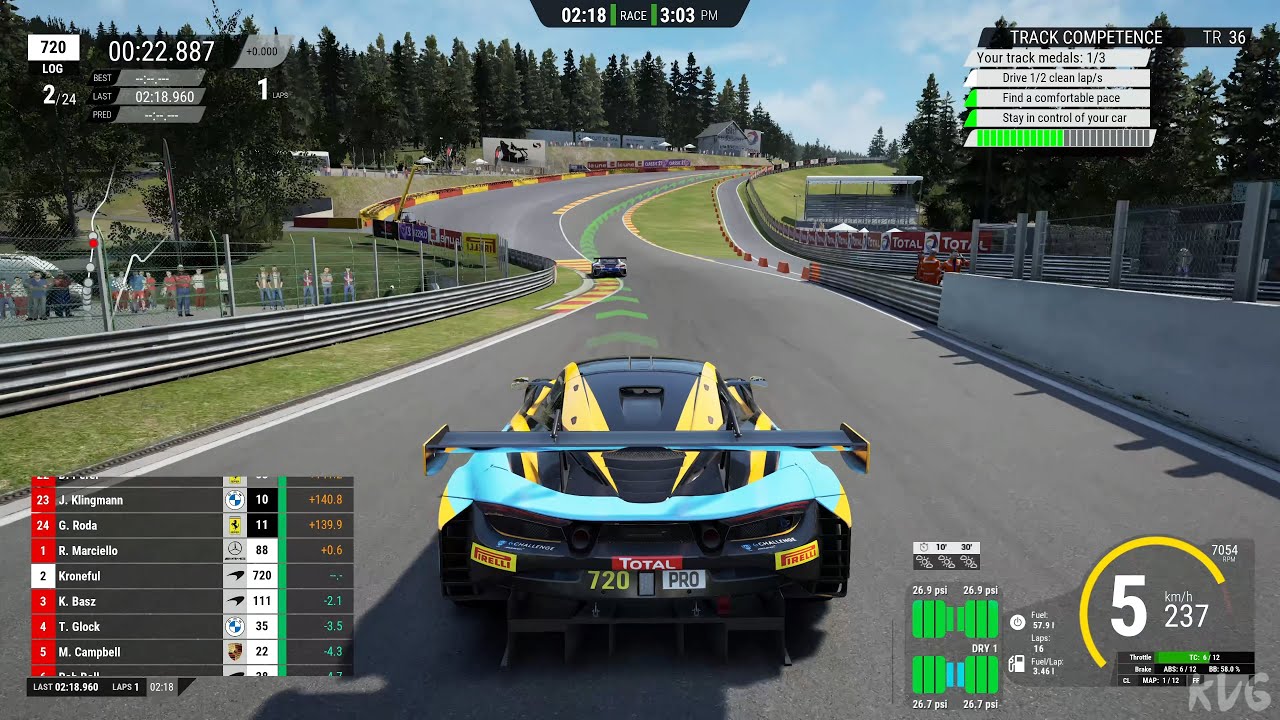Select the RACE tab in the session timer
1280x720 pixels.
[633, 15]
